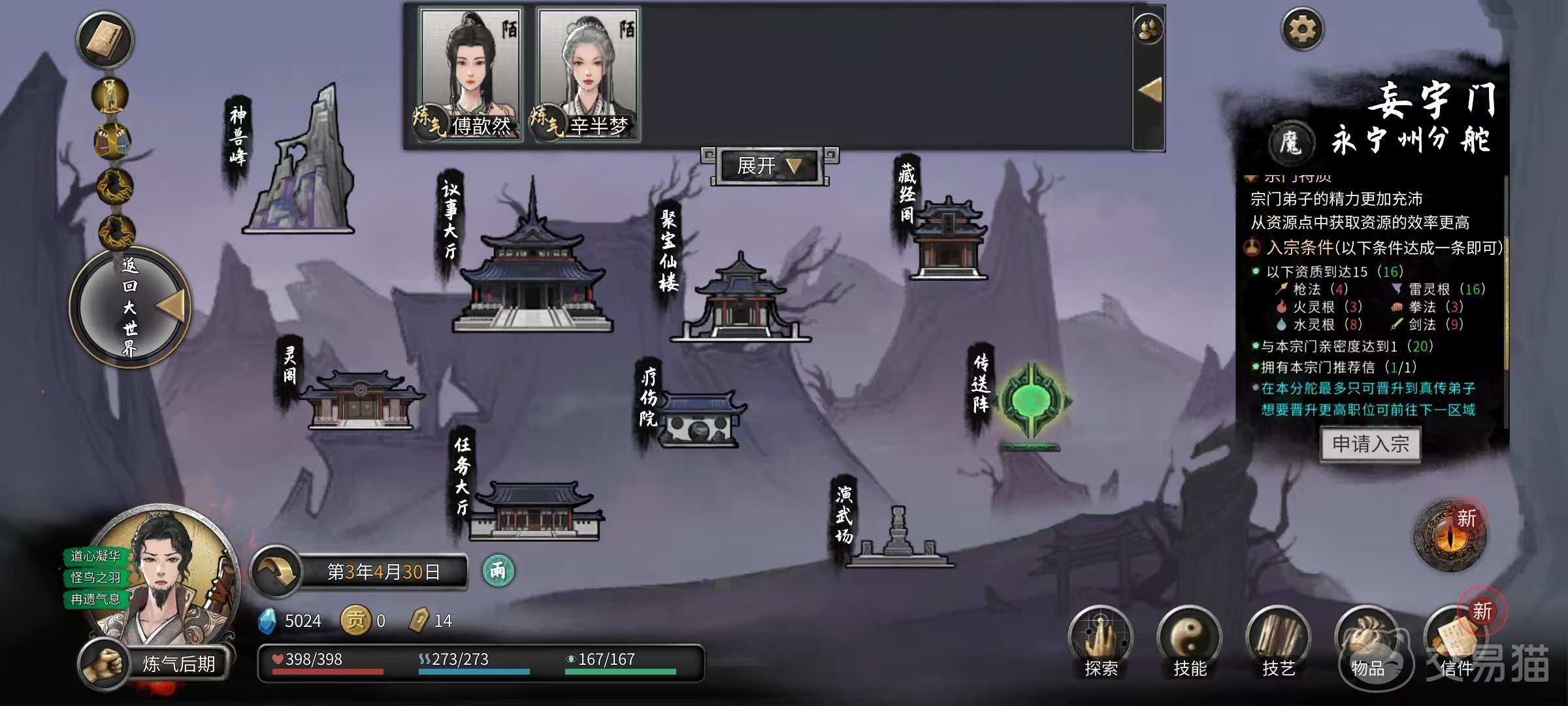1568x706 pixels.
Task: Return to the world map (返回大世界)
Action: click(x=131, y=307)
